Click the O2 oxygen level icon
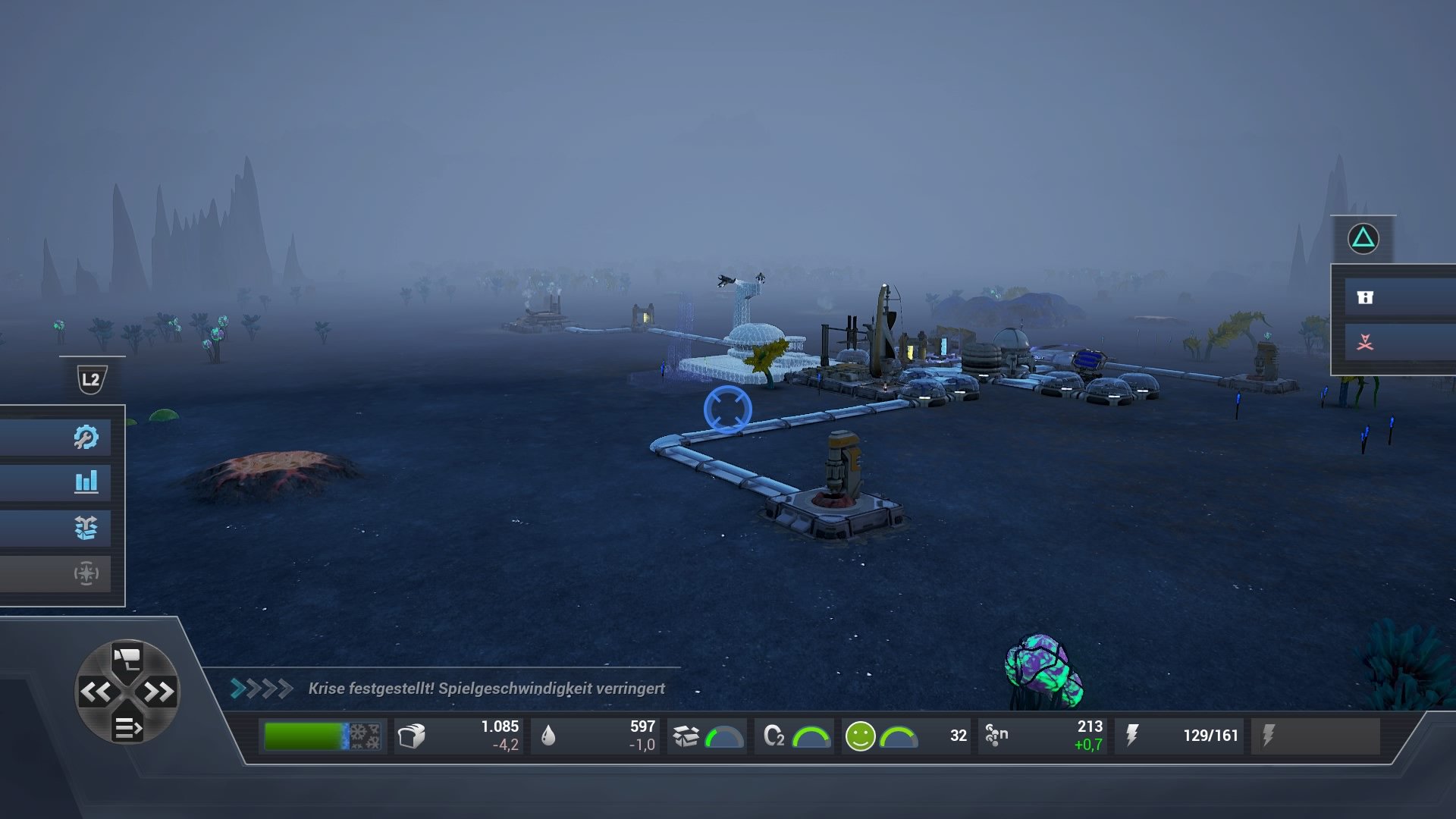The image size is (1456, 819). (777, 734)
